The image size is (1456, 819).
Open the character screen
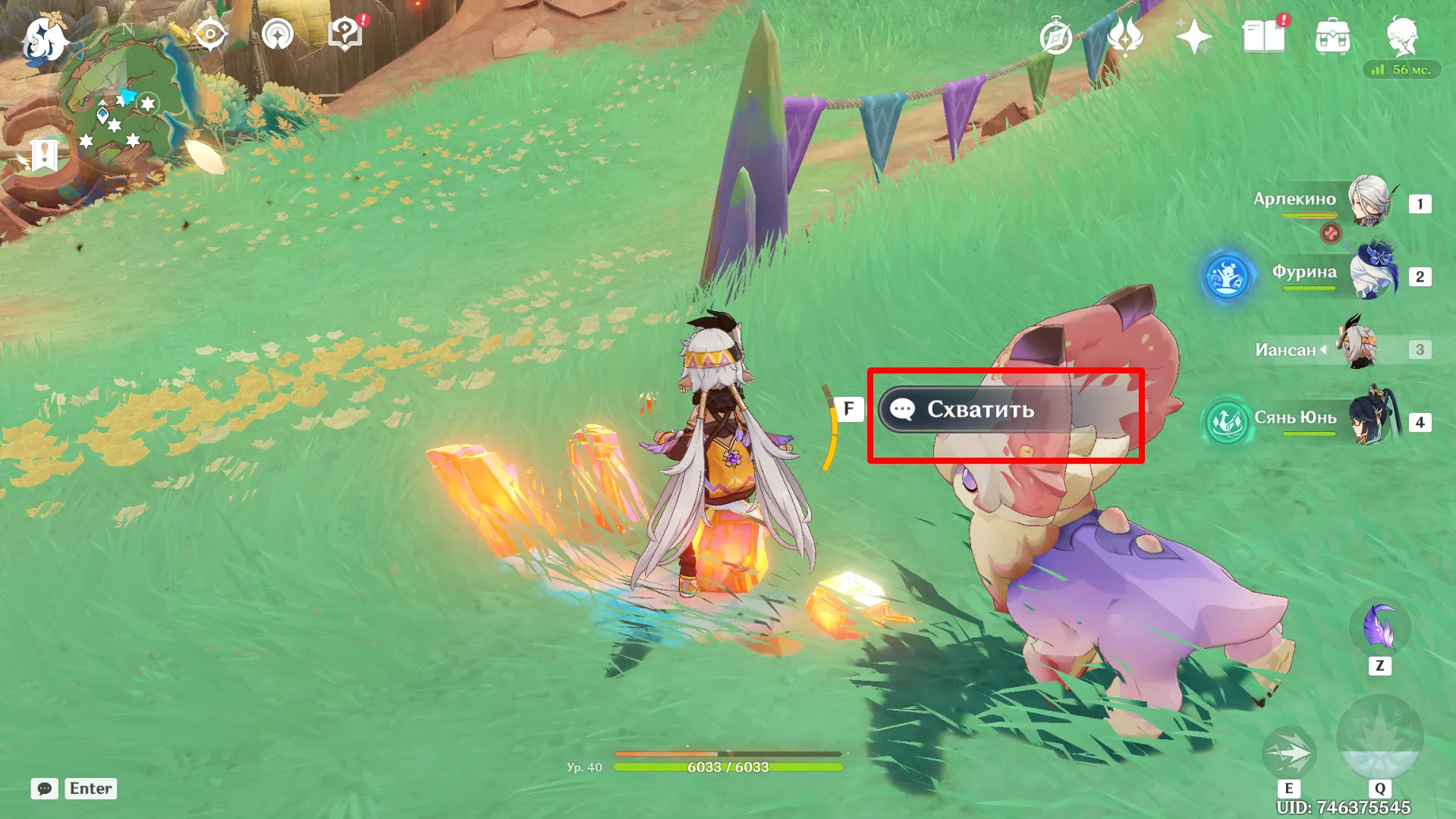1402,36
